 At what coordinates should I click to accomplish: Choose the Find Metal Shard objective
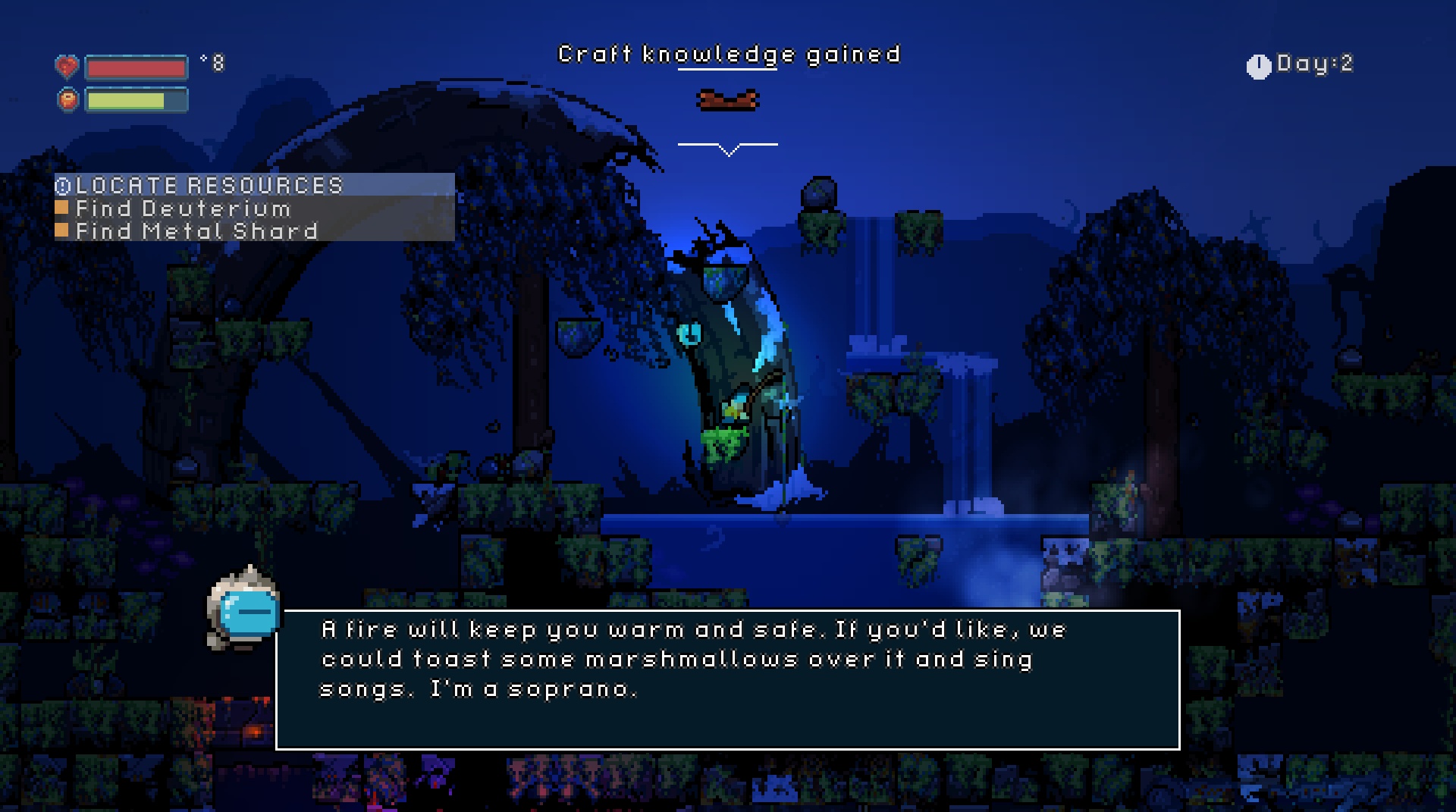pos(196,230)
